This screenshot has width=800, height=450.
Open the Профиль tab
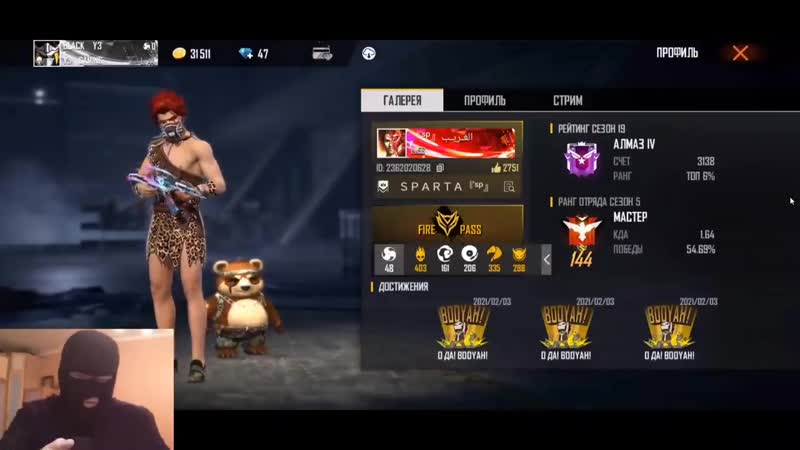point(485,101)
